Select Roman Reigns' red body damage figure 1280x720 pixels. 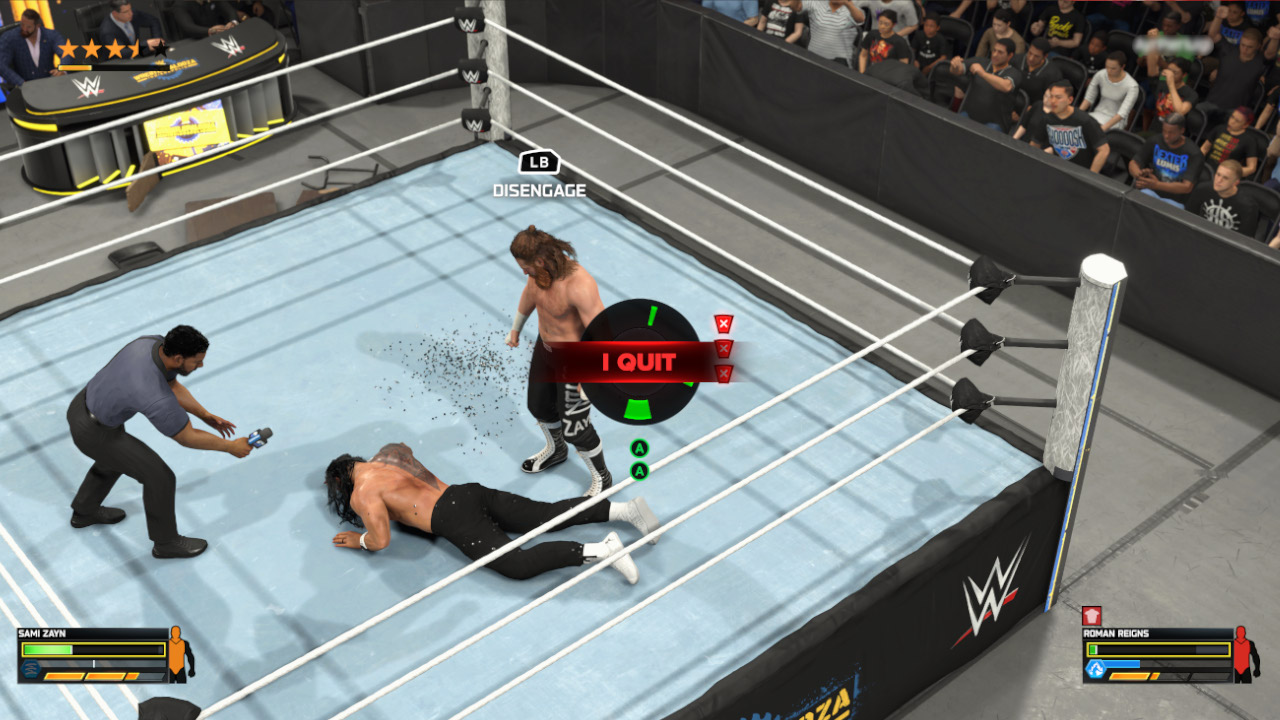[1244, 653]
